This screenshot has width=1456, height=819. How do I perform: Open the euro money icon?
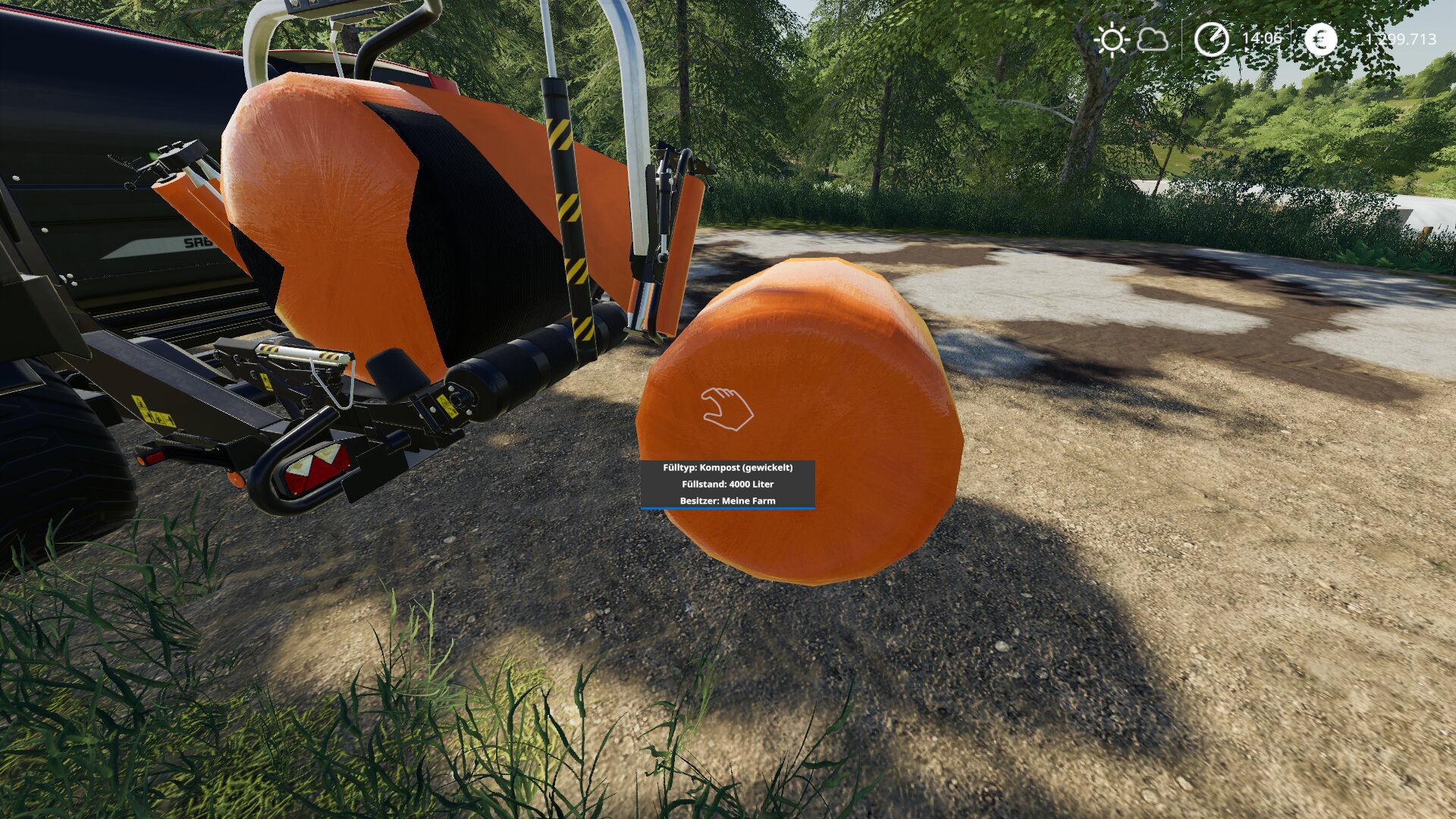tap(1320, 39)
